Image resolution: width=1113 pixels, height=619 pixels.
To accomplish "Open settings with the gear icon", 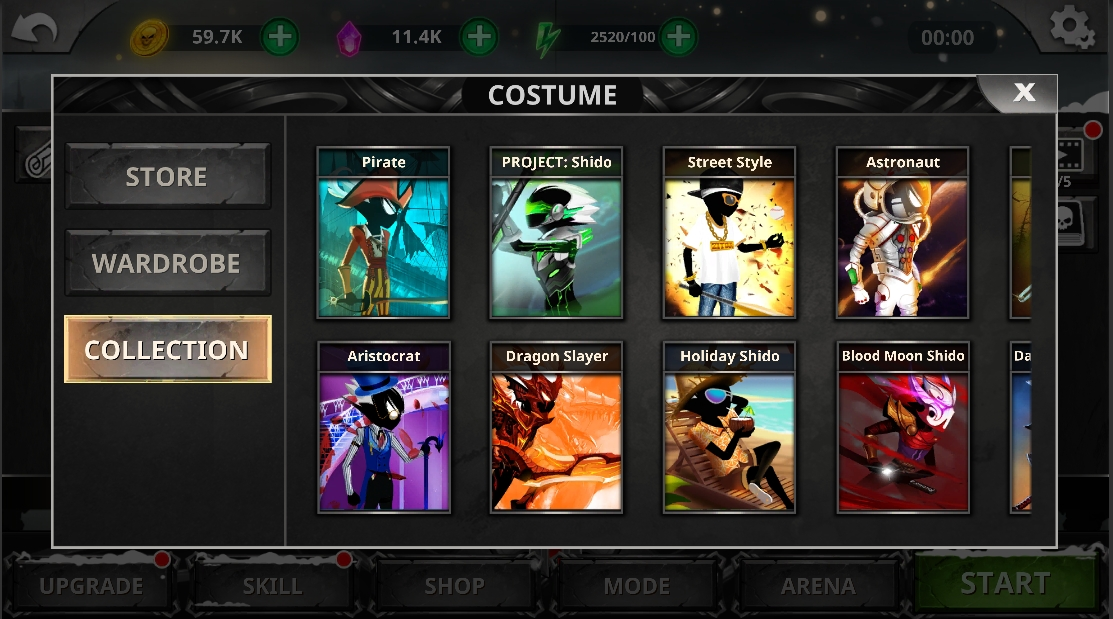I will click(1071, 27).
